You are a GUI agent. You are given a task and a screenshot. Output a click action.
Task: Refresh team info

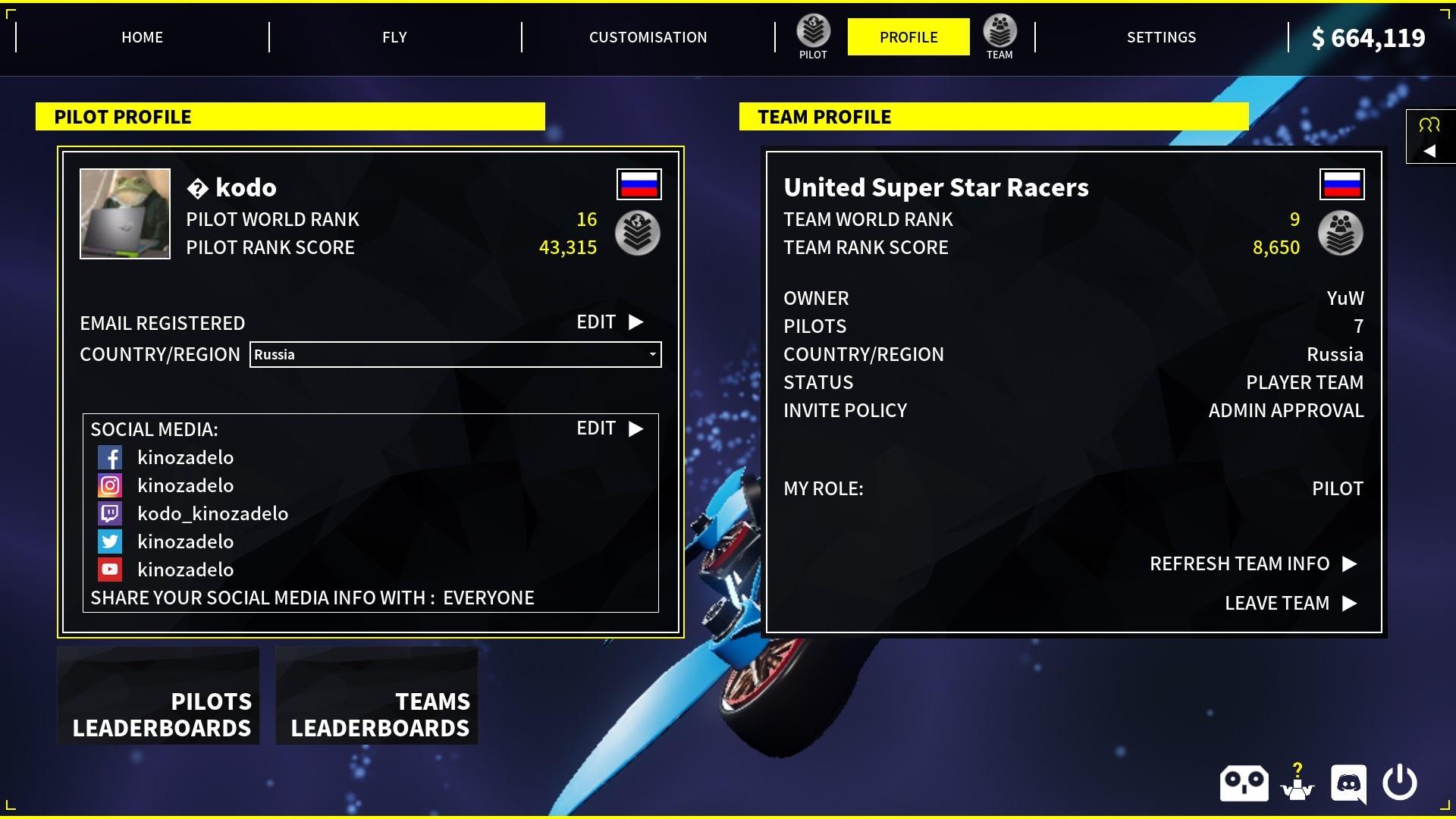pyautogui.click(x=1253, y=564)
